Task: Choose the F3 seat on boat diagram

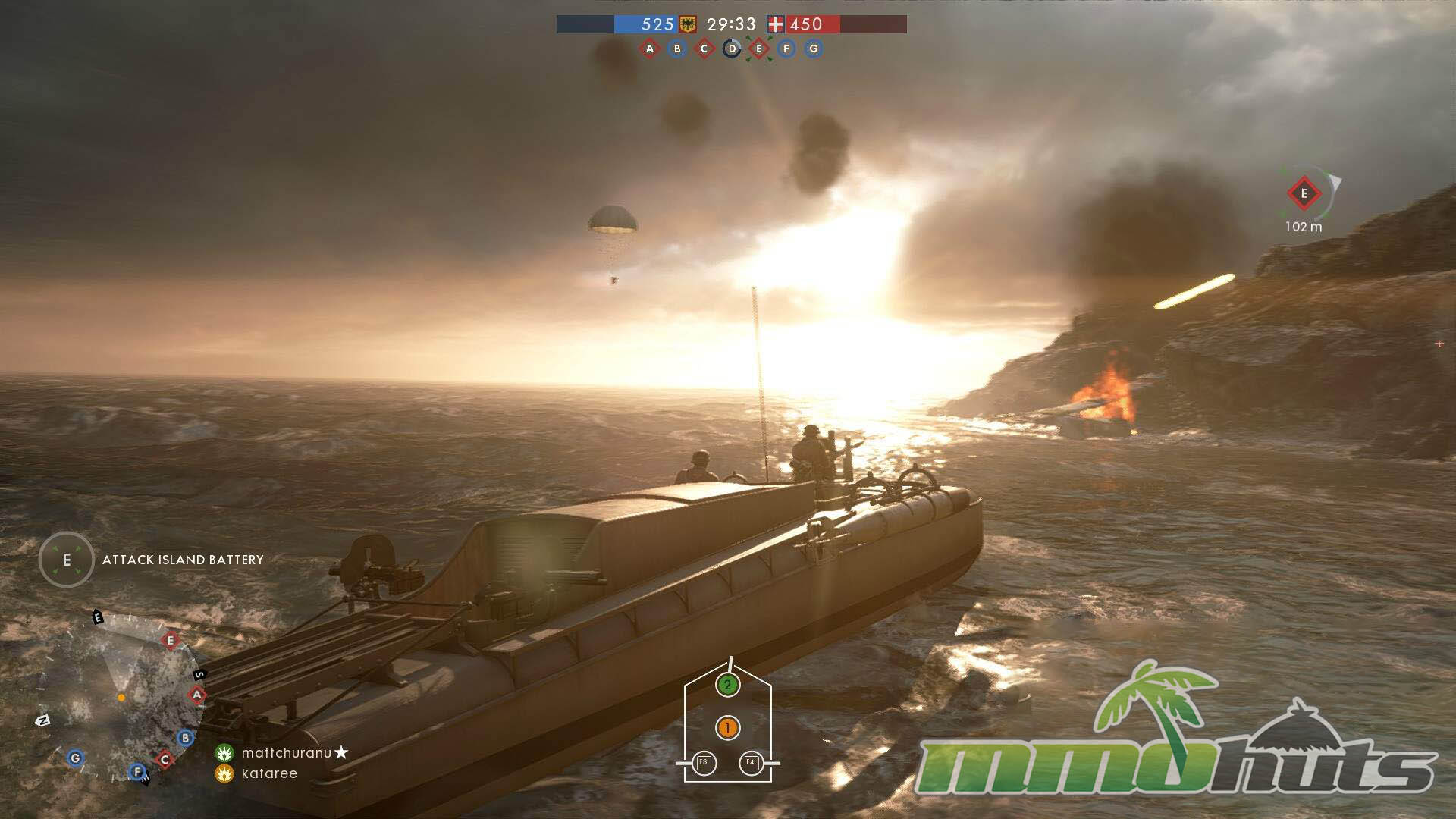Action: [704, 762]
